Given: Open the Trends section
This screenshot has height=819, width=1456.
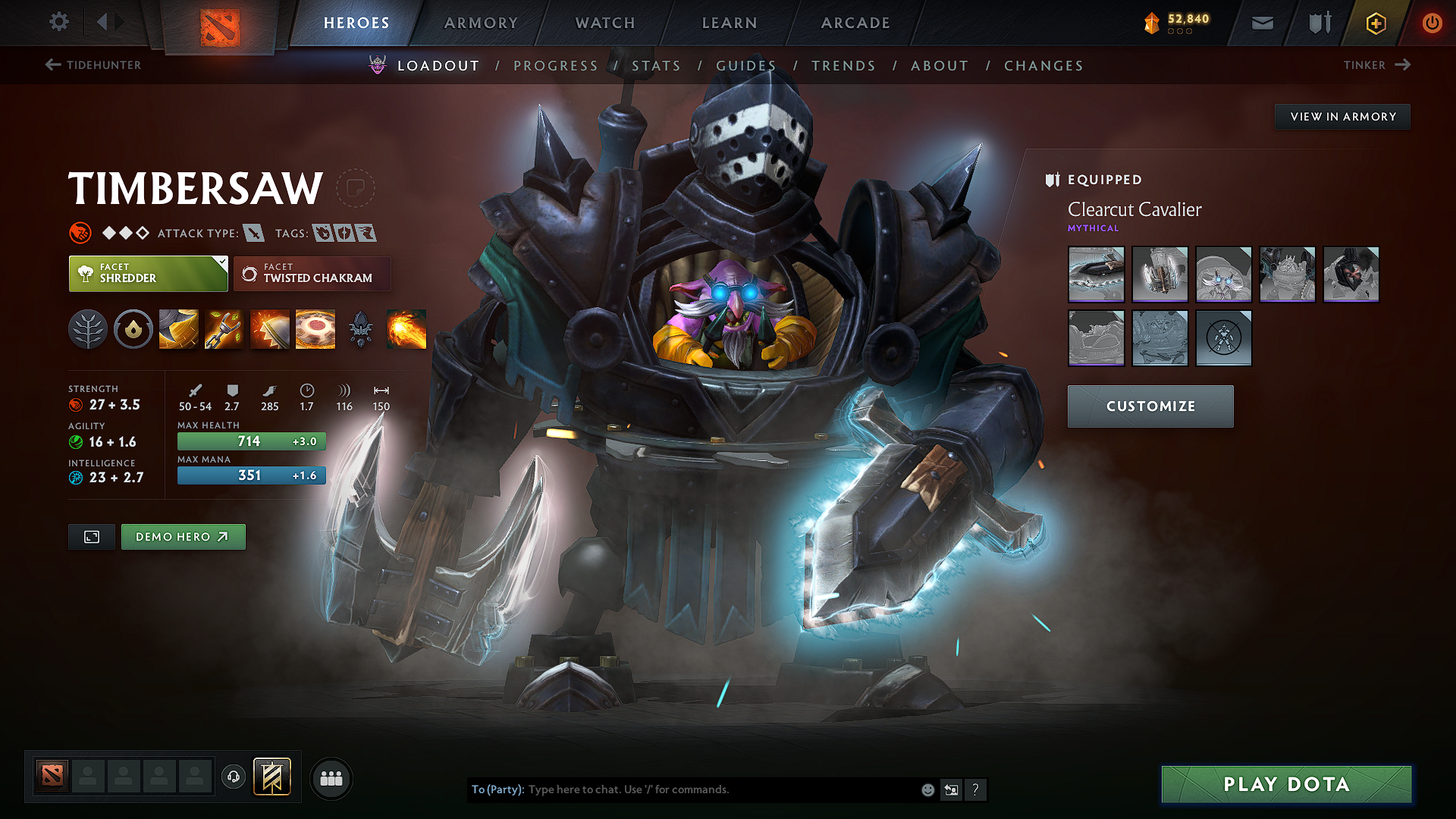Looking at the screenshot, I should pos(843,66).
